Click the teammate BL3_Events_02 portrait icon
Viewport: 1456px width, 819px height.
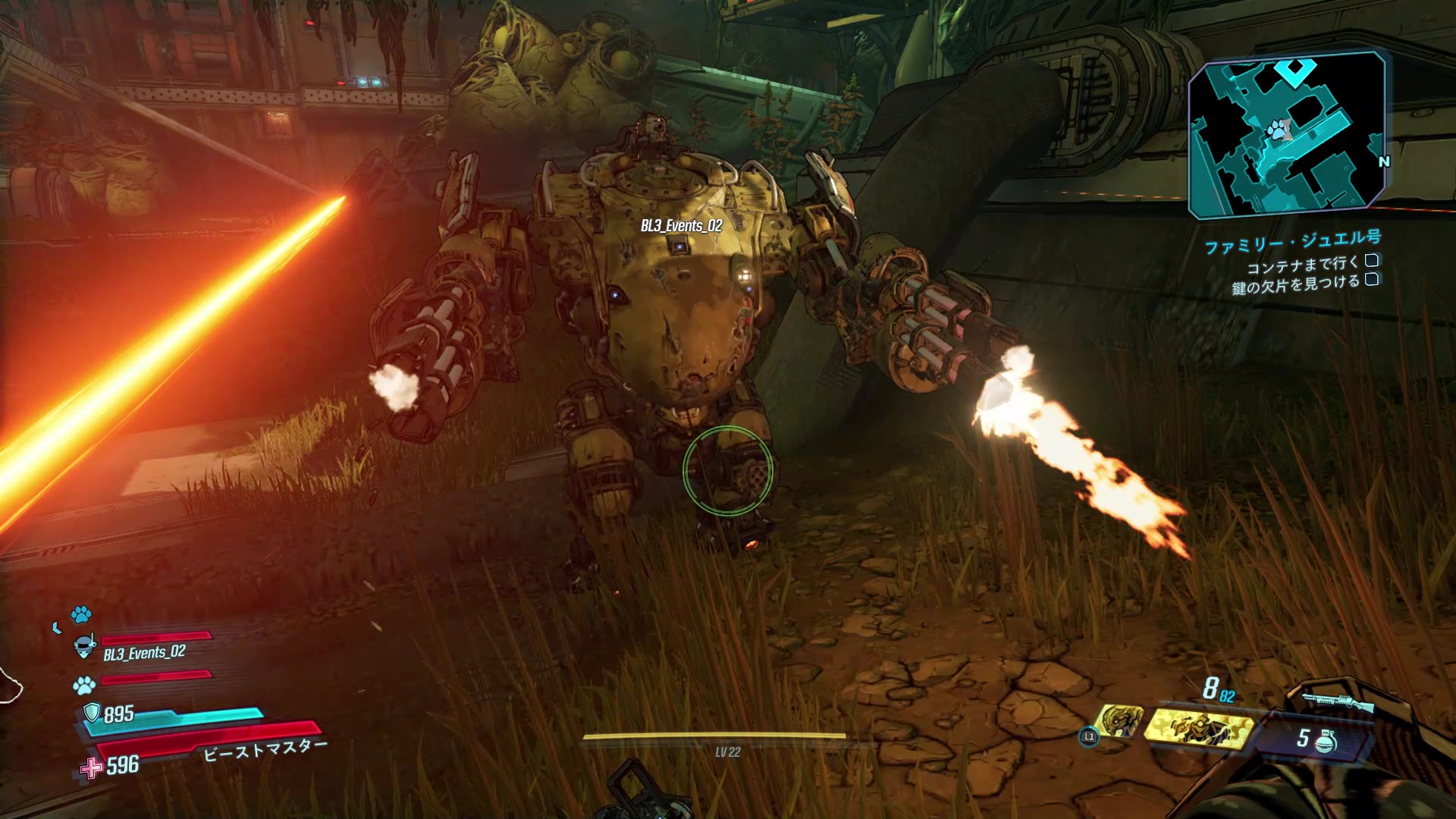84,648
